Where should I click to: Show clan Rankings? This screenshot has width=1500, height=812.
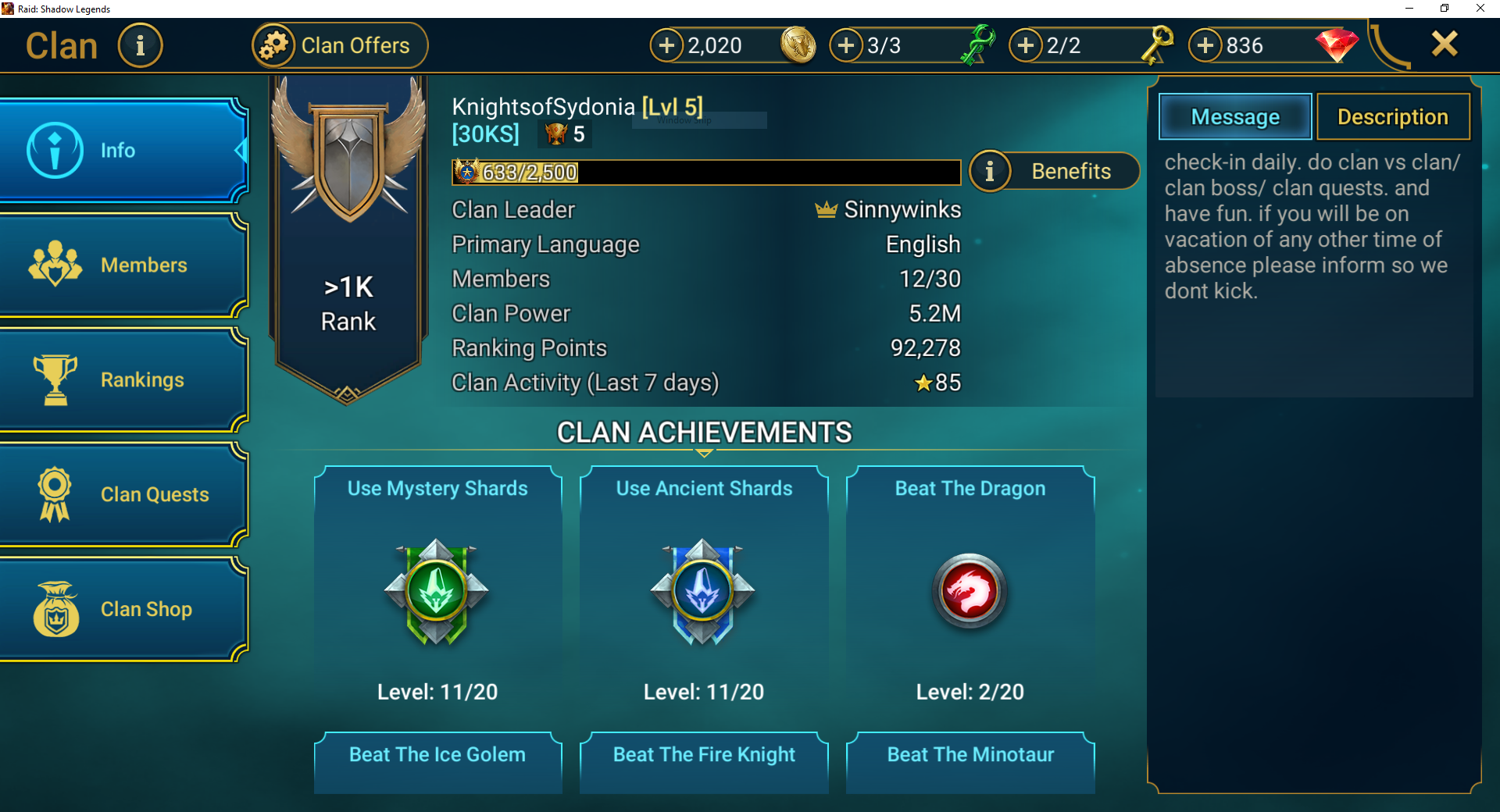123,380
